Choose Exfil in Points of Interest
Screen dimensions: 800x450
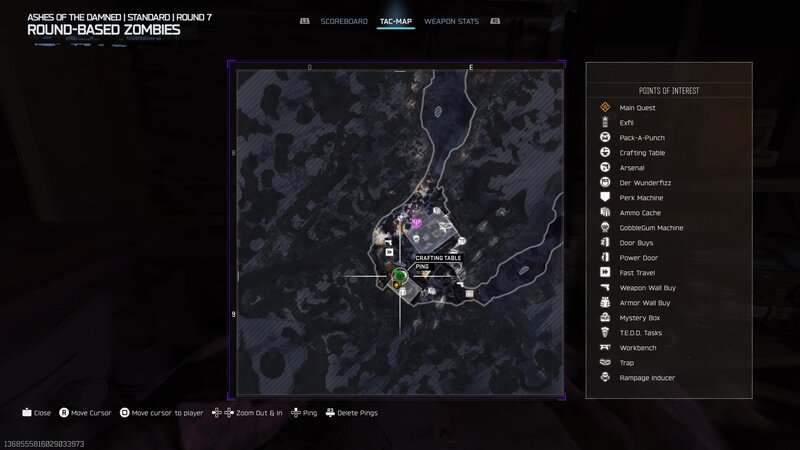coord(627,123)
